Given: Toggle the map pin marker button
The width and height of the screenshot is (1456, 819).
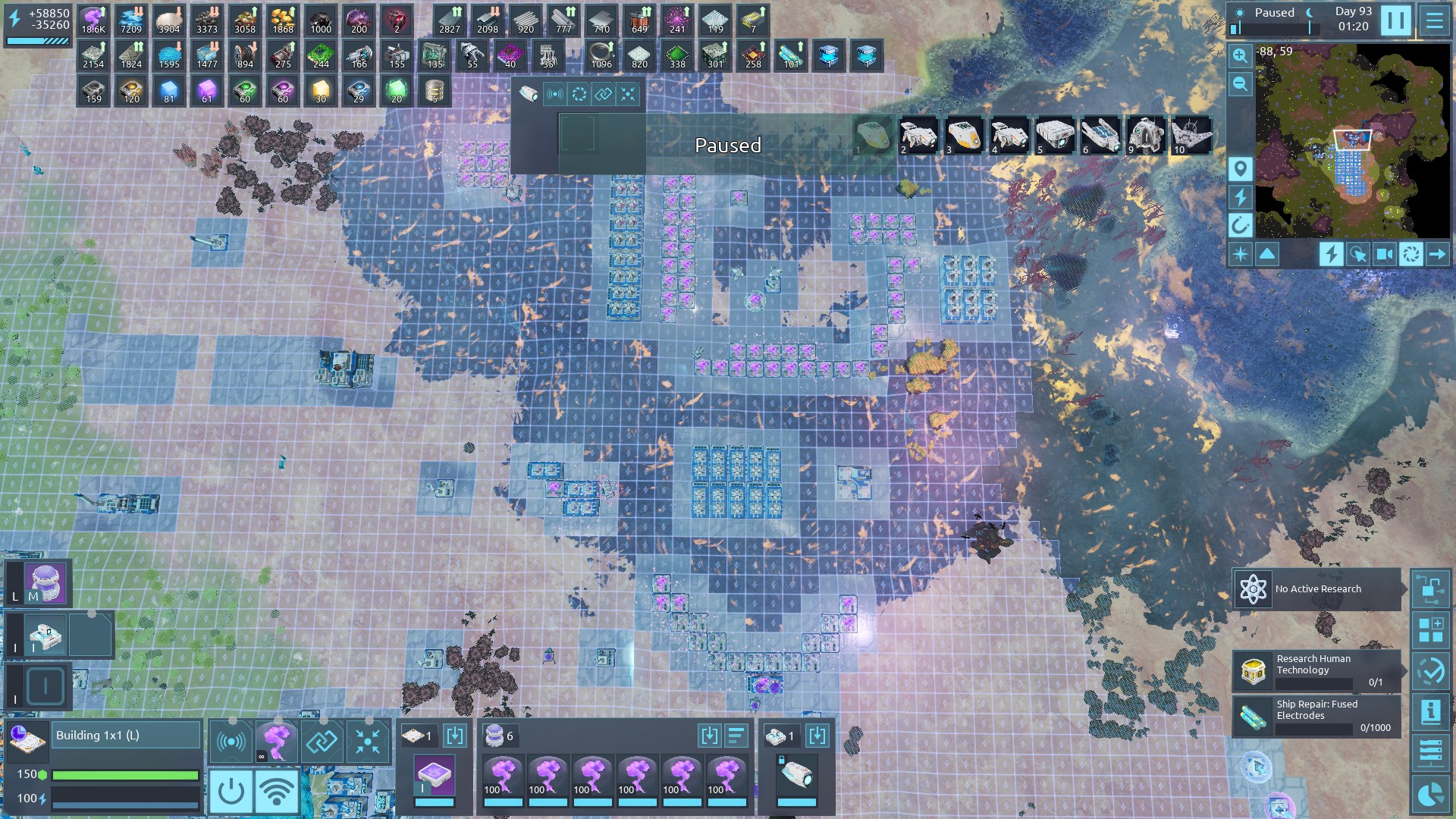Looking at the screenshot, I should pos(1240,168).
